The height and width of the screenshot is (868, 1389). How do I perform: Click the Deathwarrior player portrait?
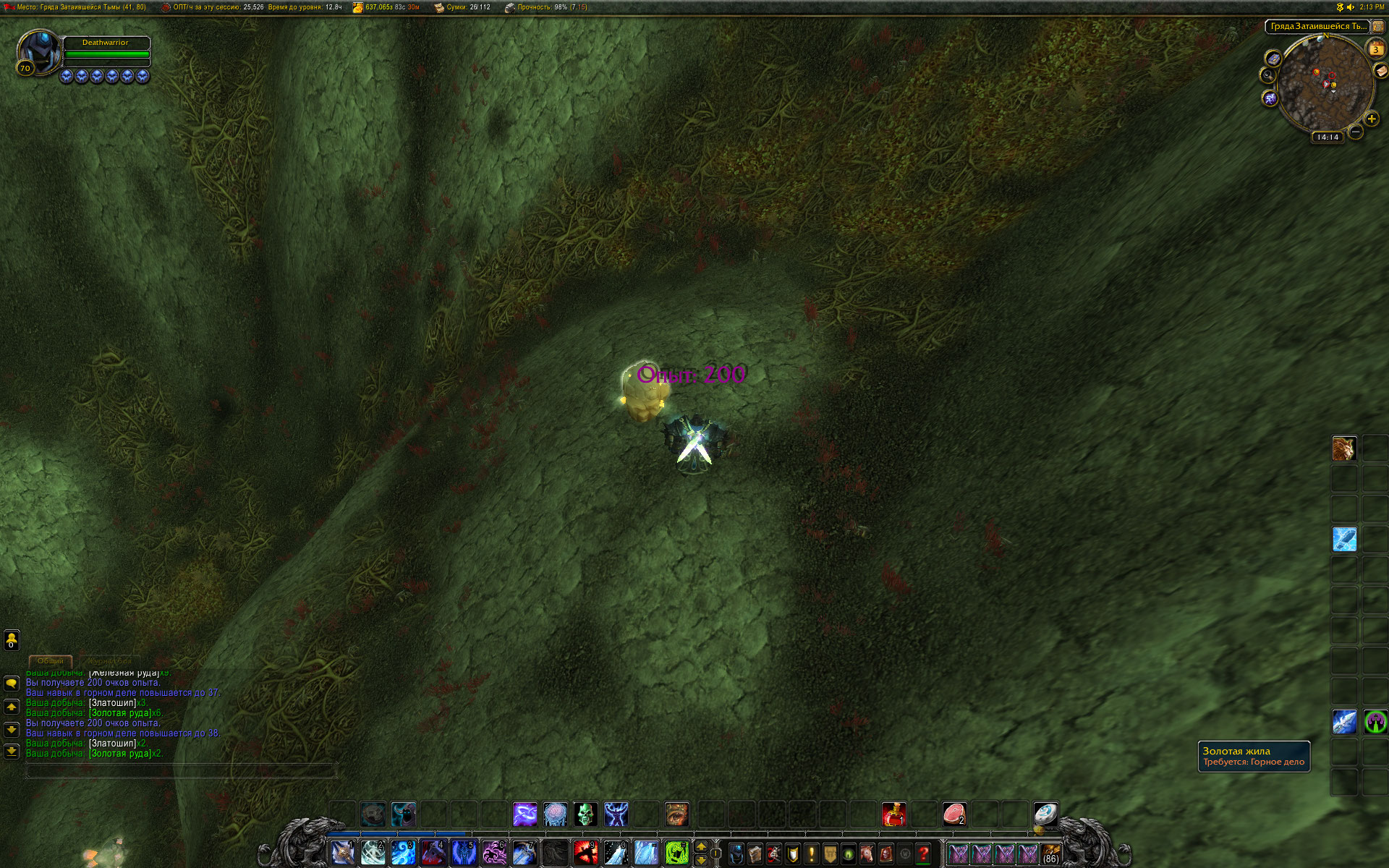[x=38, y=51]
